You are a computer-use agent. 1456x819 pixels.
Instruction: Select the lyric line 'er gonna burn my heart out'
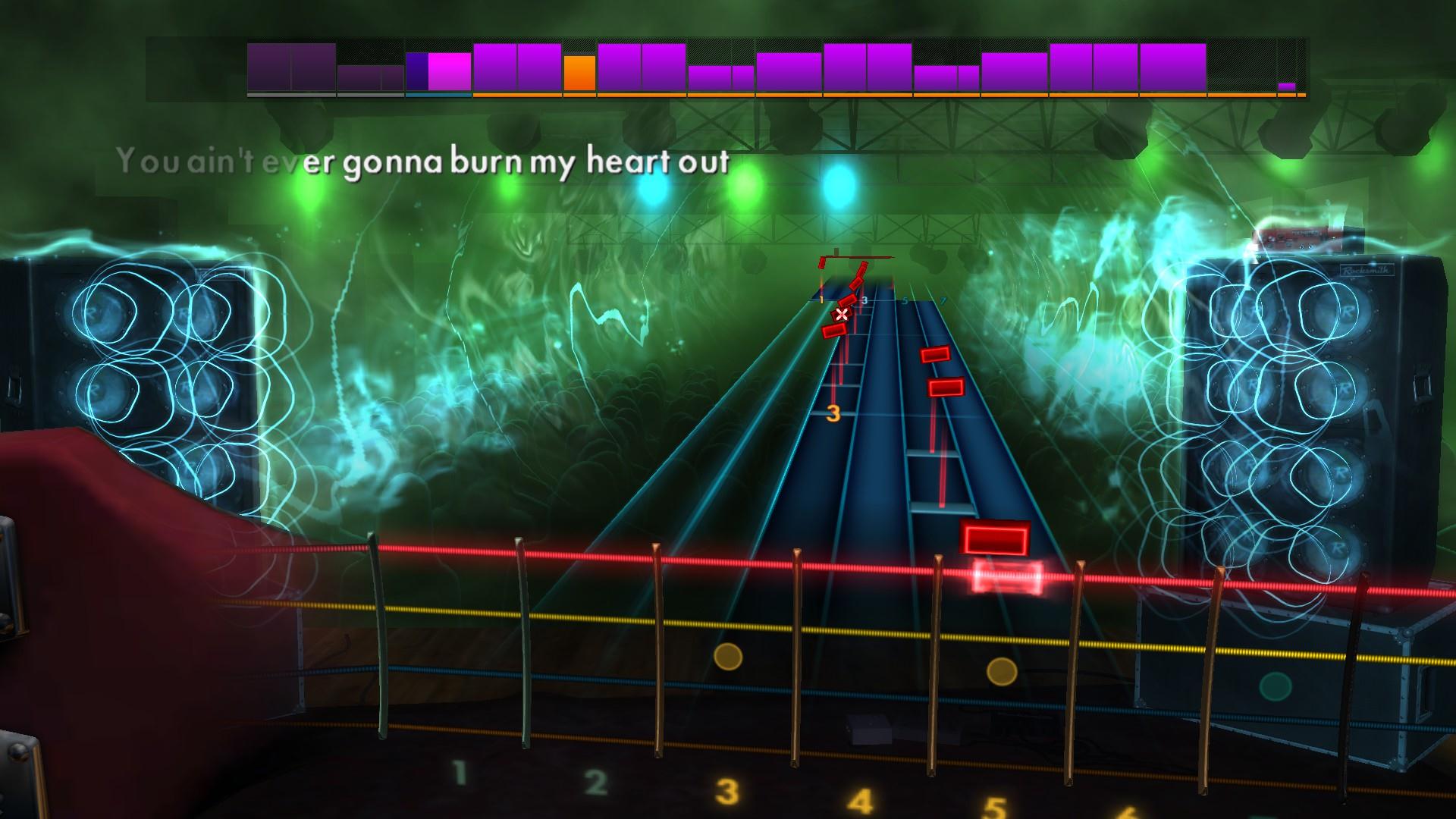click(513, 162)
